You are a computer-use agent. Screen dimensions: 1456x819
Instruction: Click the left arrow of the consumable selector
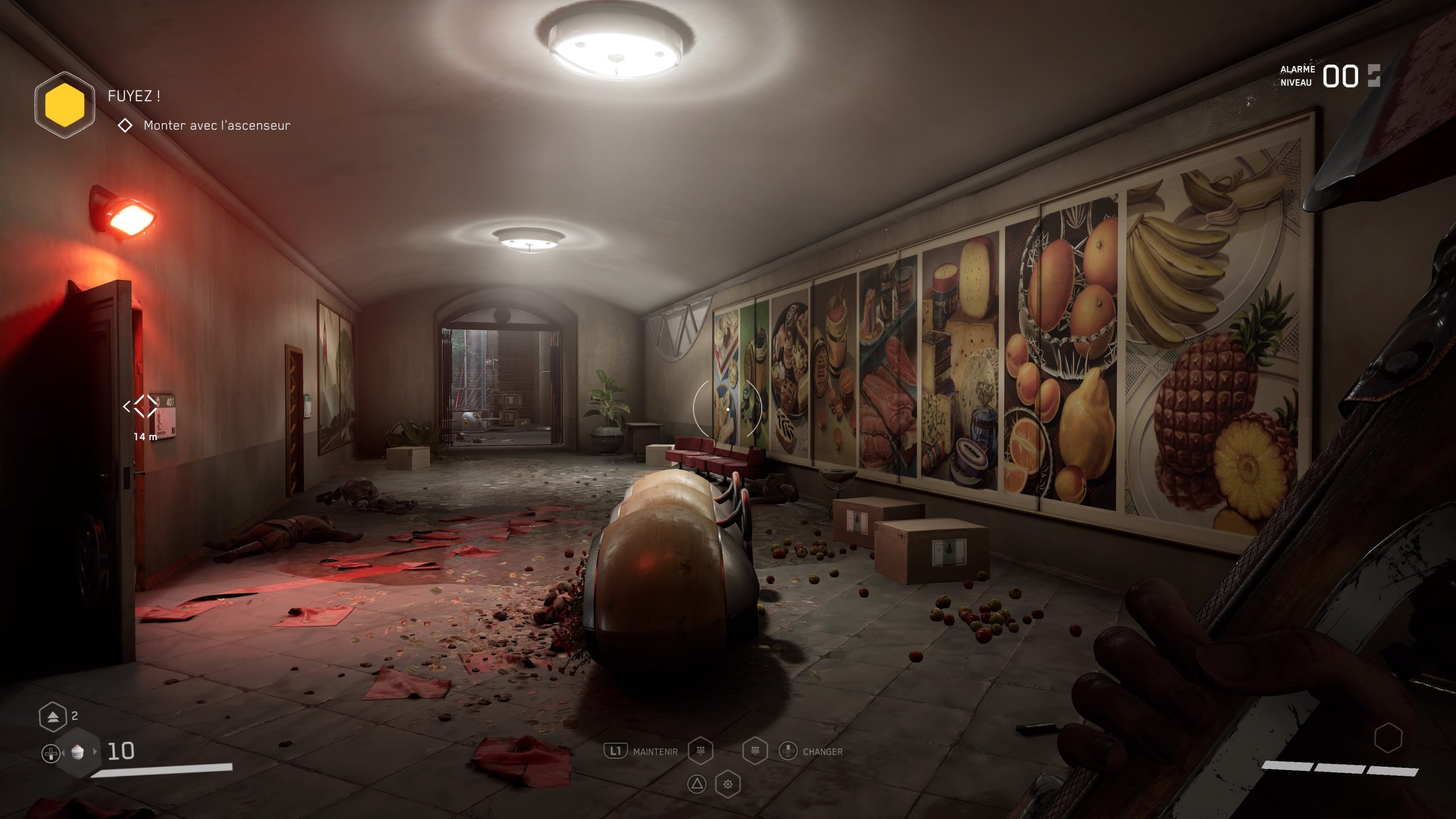pos(63,752)
